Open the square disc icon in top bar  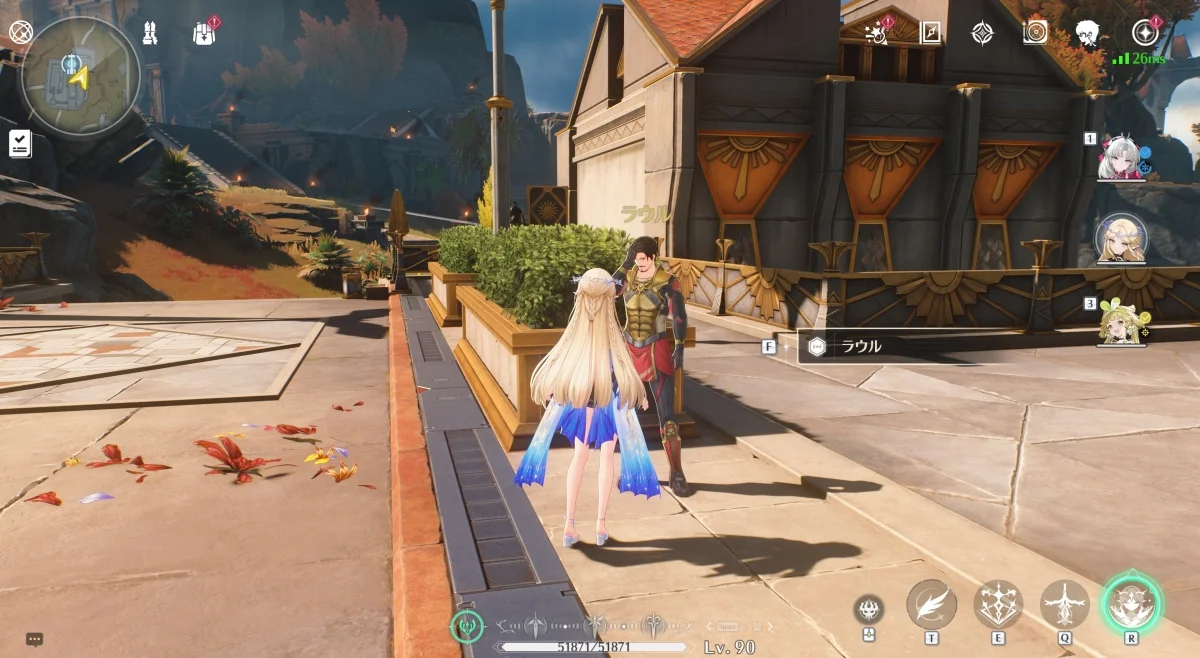coord(1035,33)
